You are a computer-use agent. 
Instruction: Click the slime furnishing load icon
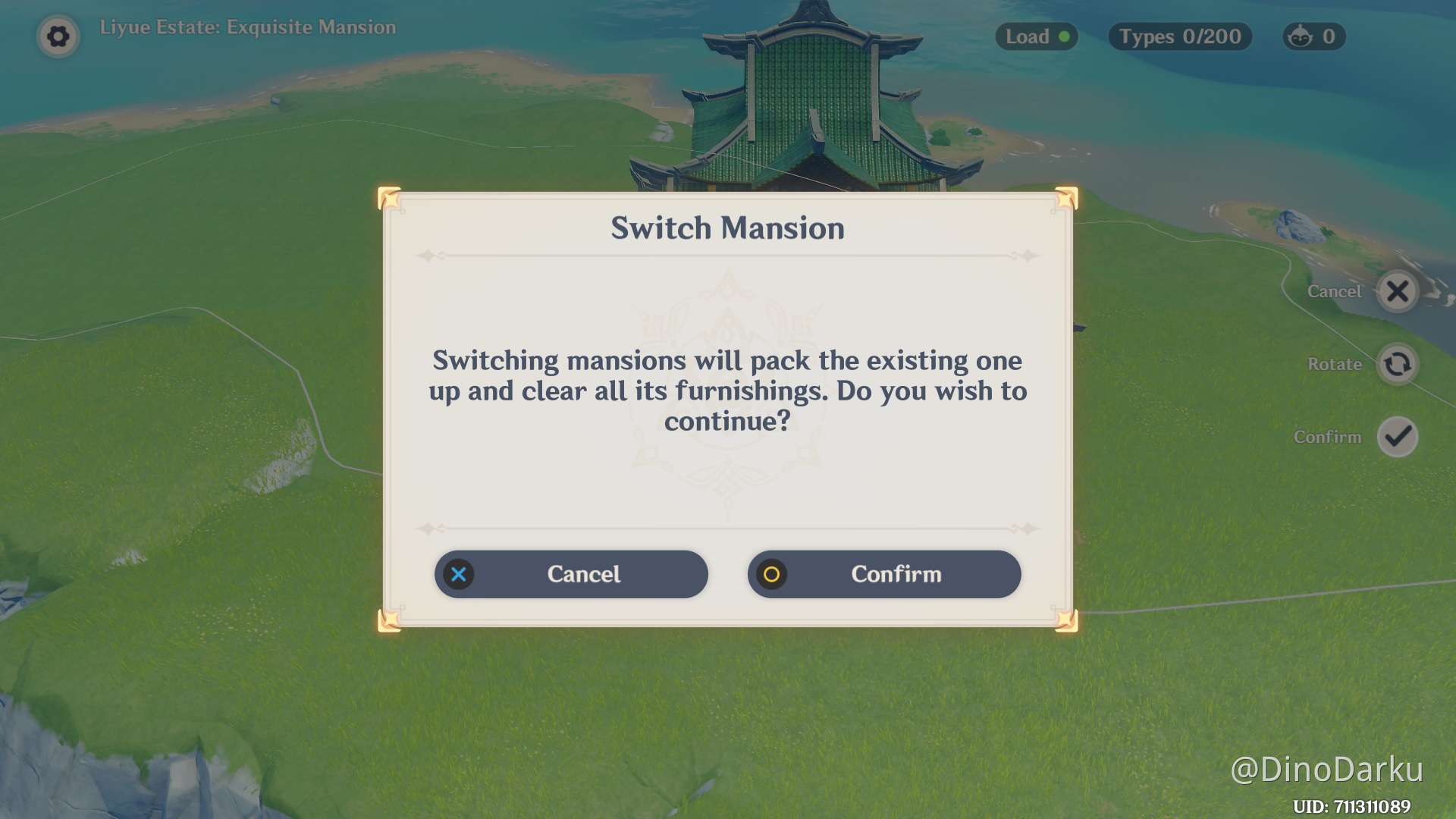(x=1298, y=36)
